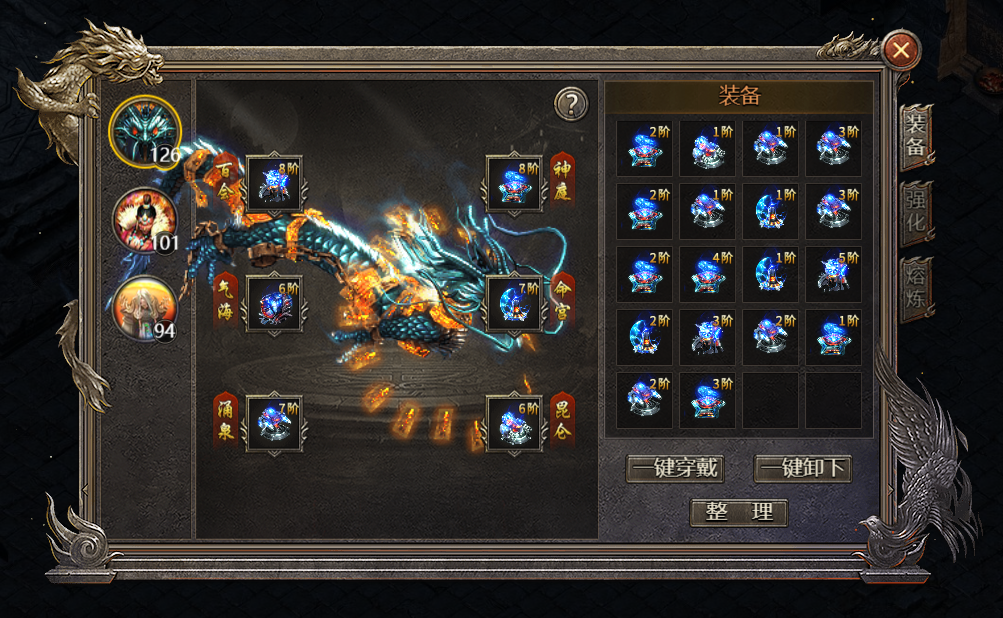Viewport: 1003px width, 618px height.
Task: Select the level 94 character portrait
Action: (x=144, y=307)
